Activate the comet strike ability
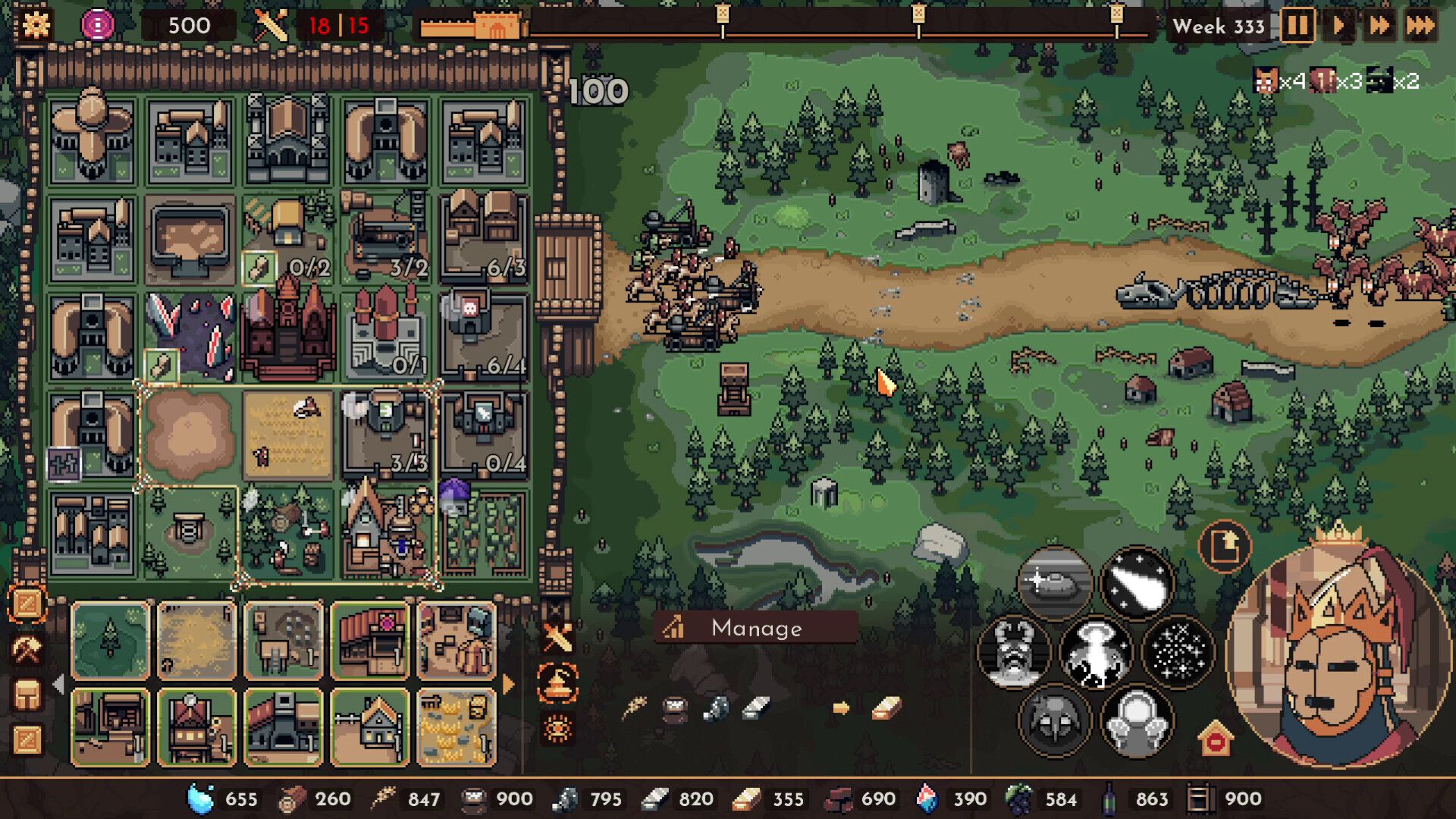Screen dimensions: 1456x819 click(x=1136, y=583)
